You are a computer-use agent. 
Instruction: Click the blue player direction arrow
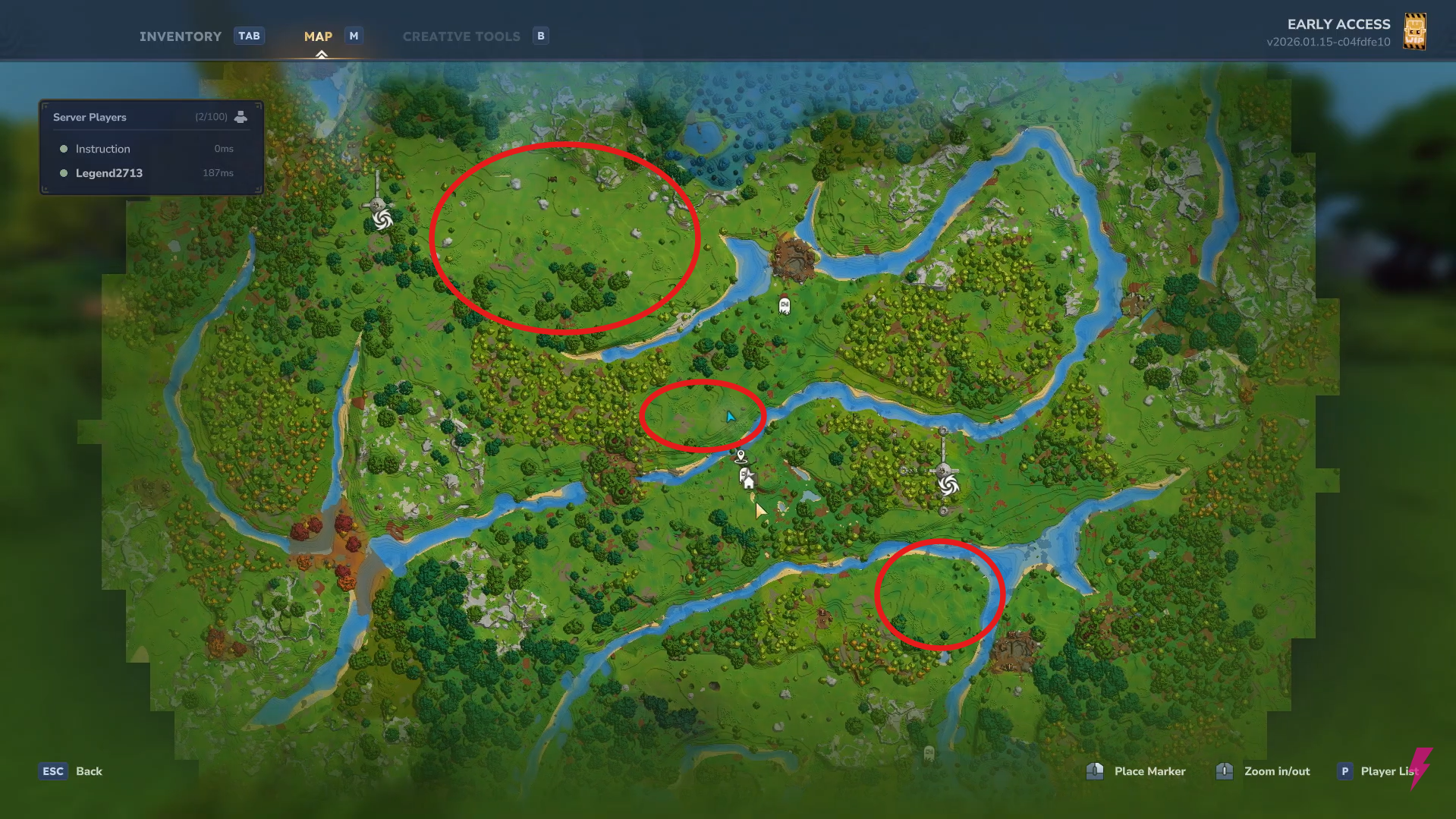730,416
